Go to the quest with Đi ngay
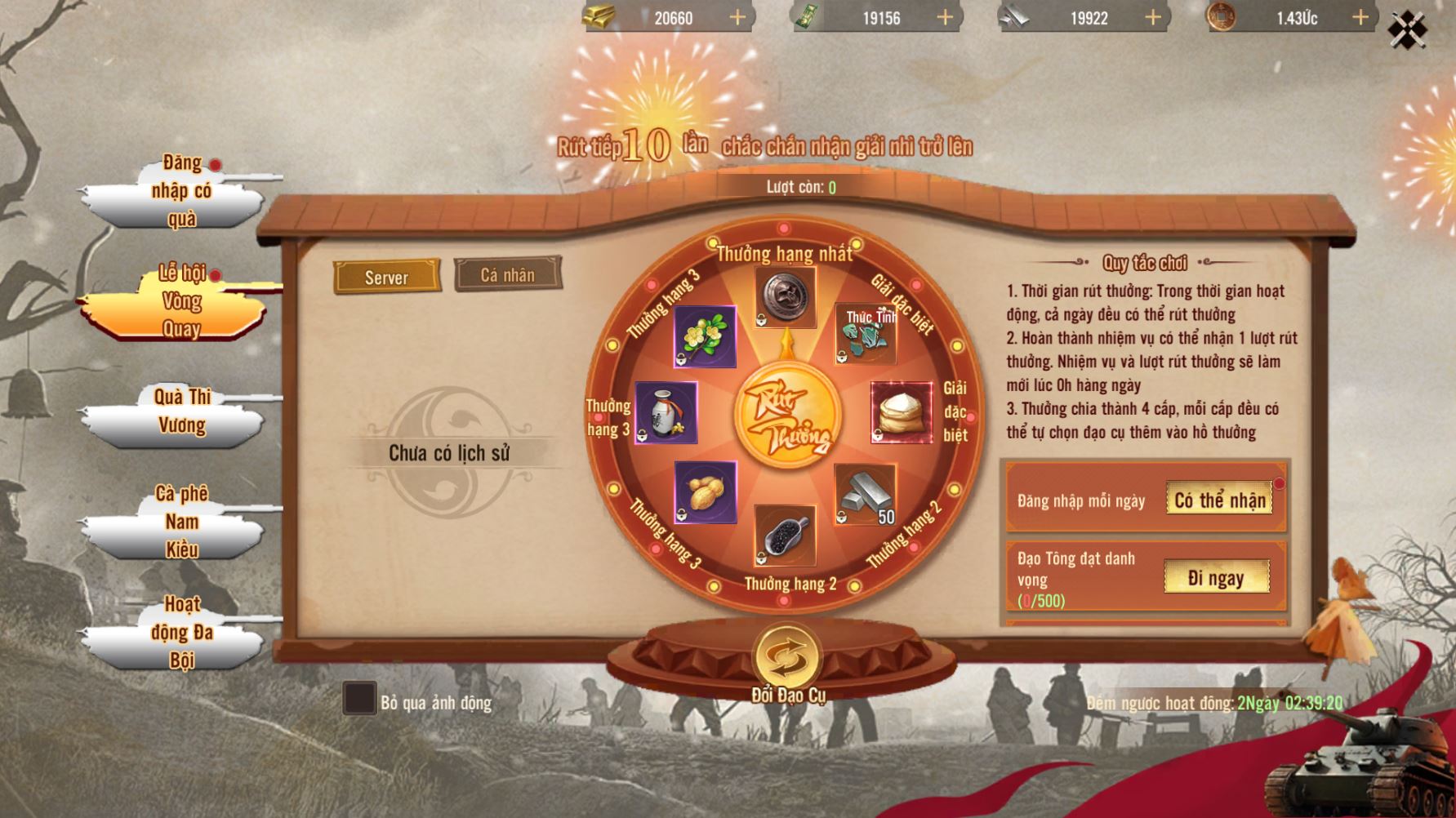Image resolution: width=1456 pixels, height=818 pixels. 1216,578
